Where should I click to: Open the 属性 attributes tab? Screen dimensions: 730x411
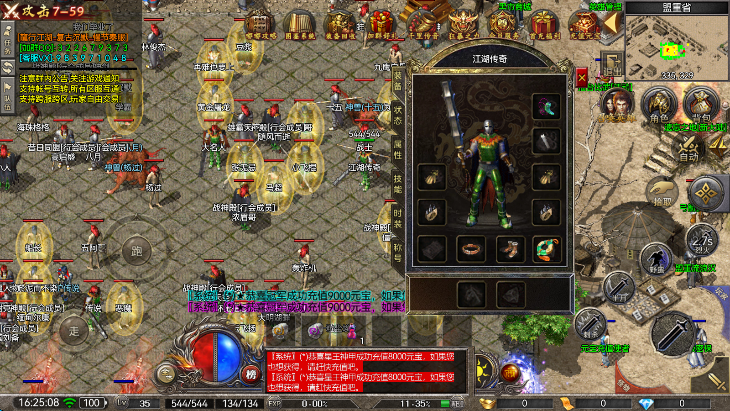[397, 148]
